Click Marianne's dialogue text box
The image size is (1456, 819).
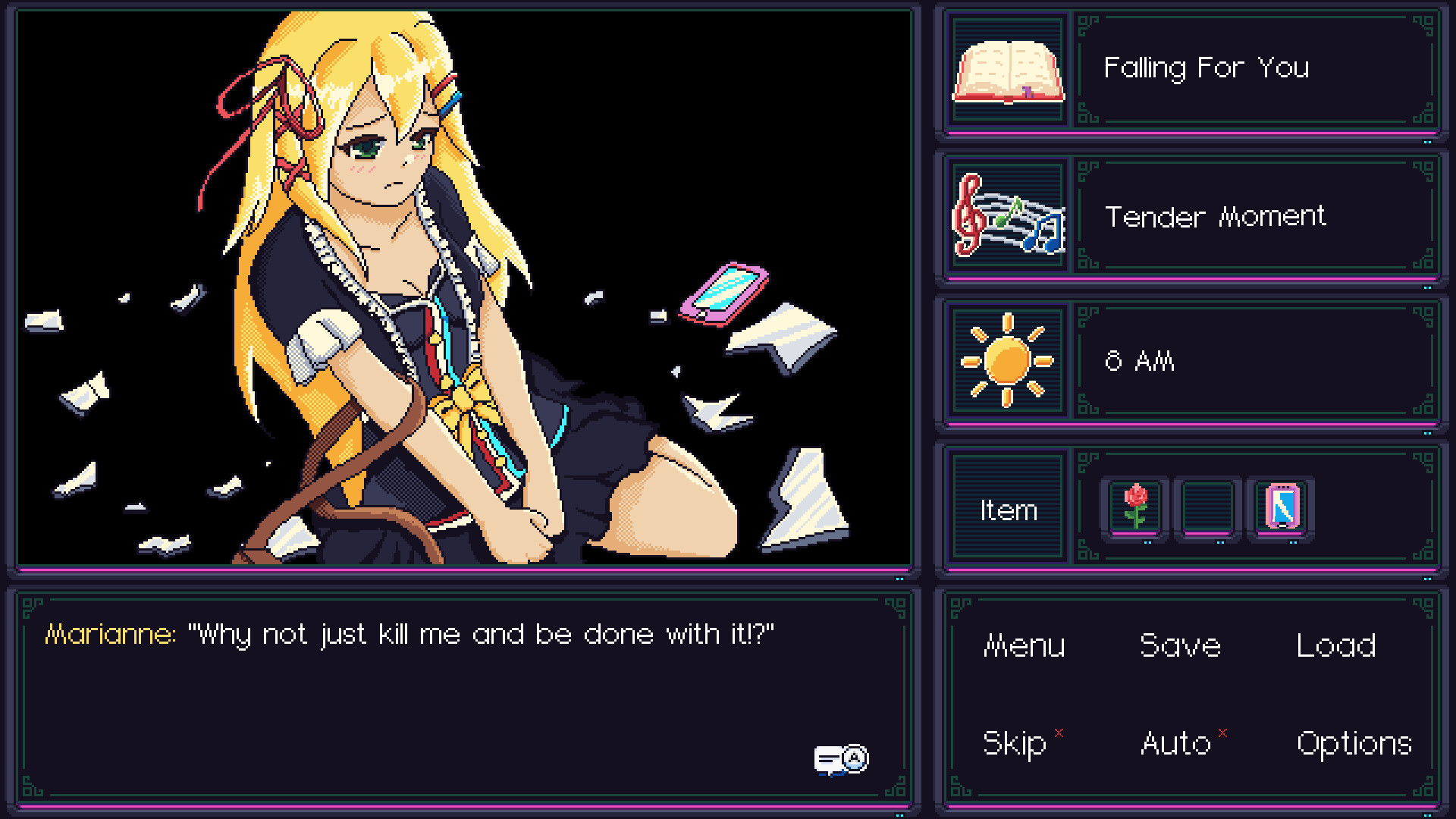click(x=463, y=682)
